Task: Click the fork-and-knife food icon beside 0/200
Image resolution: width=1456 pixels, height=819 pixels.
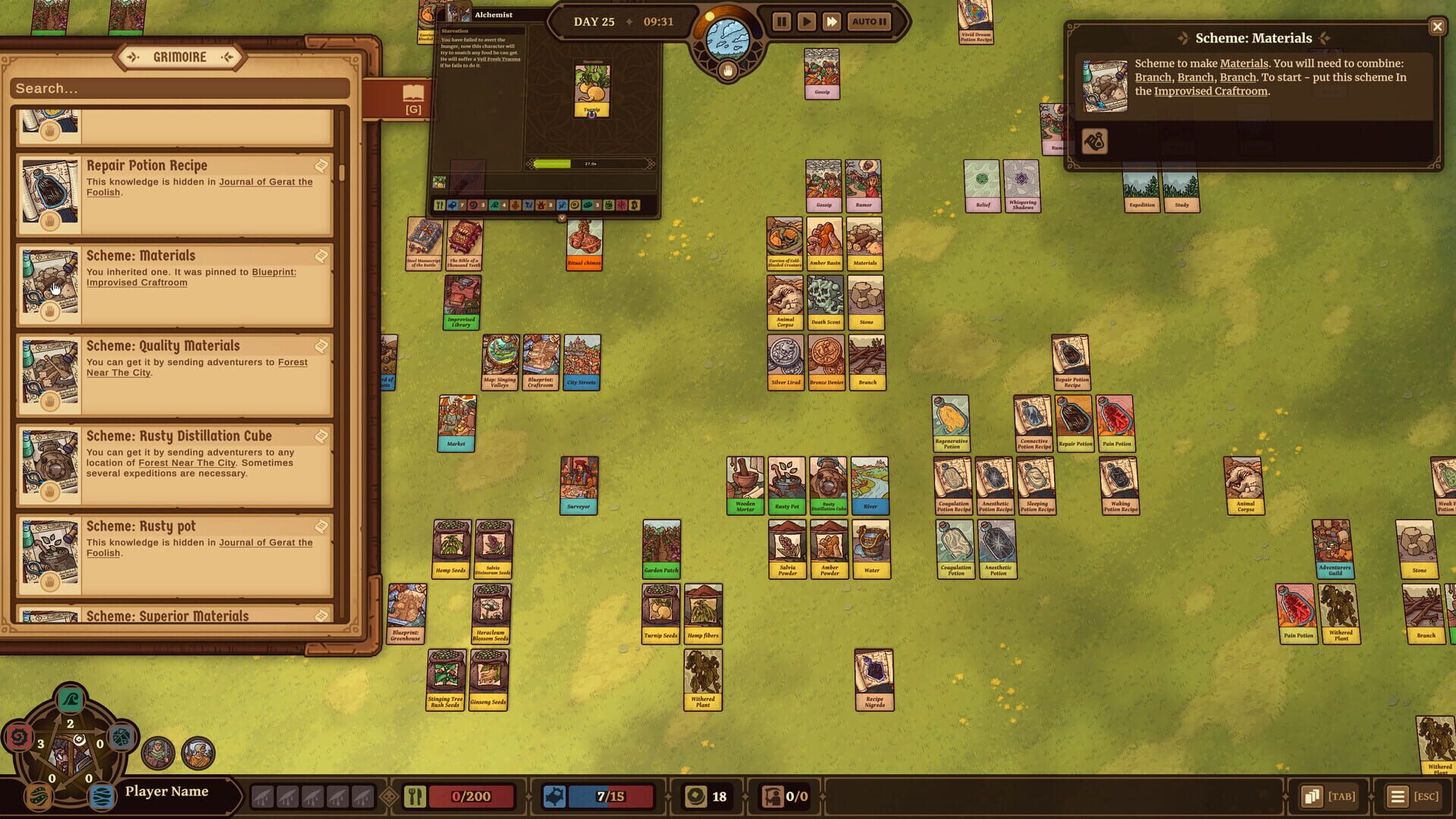Action: click(414, 795)
